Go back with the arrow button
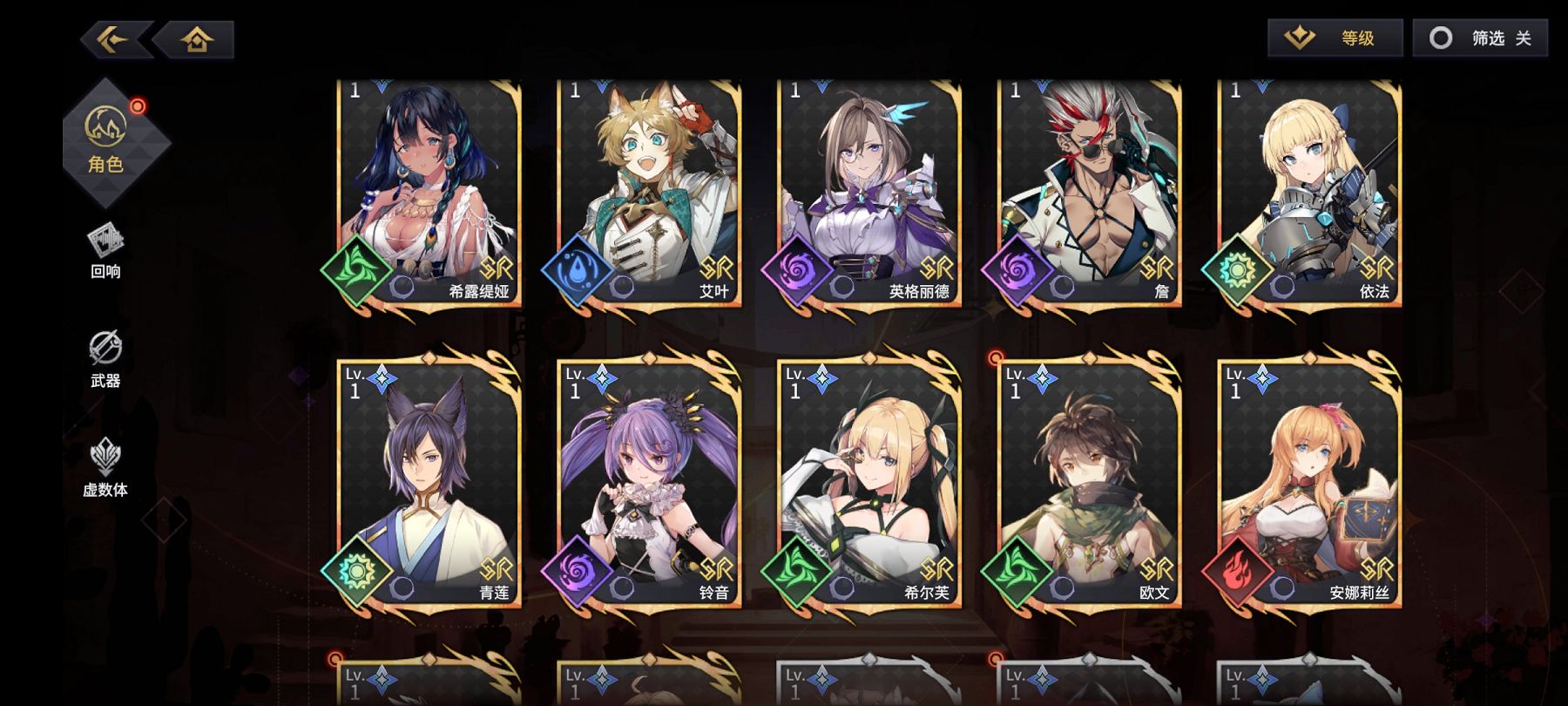 point(115,39)
